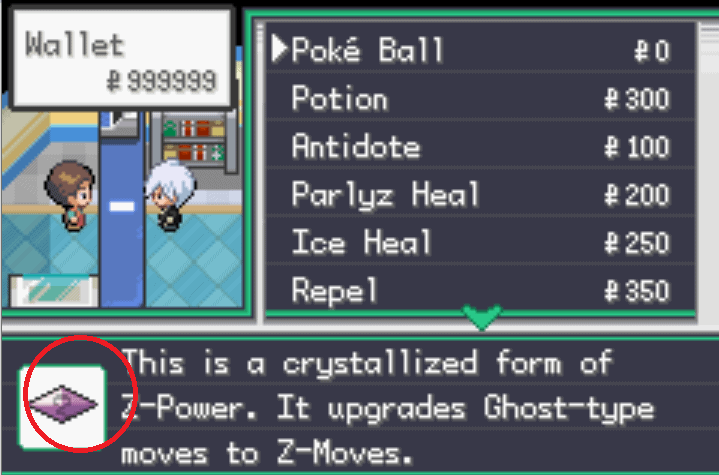
Task: Select Poké Ball in the shop list
Action: click(367, 51)
